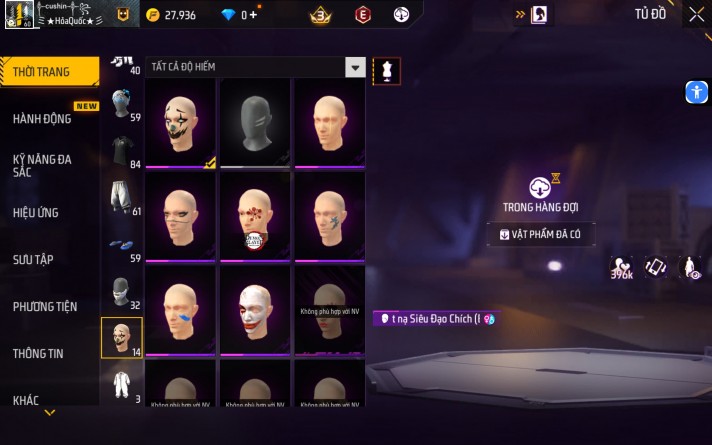Select the black t-shirt category icon

[122, 150]
